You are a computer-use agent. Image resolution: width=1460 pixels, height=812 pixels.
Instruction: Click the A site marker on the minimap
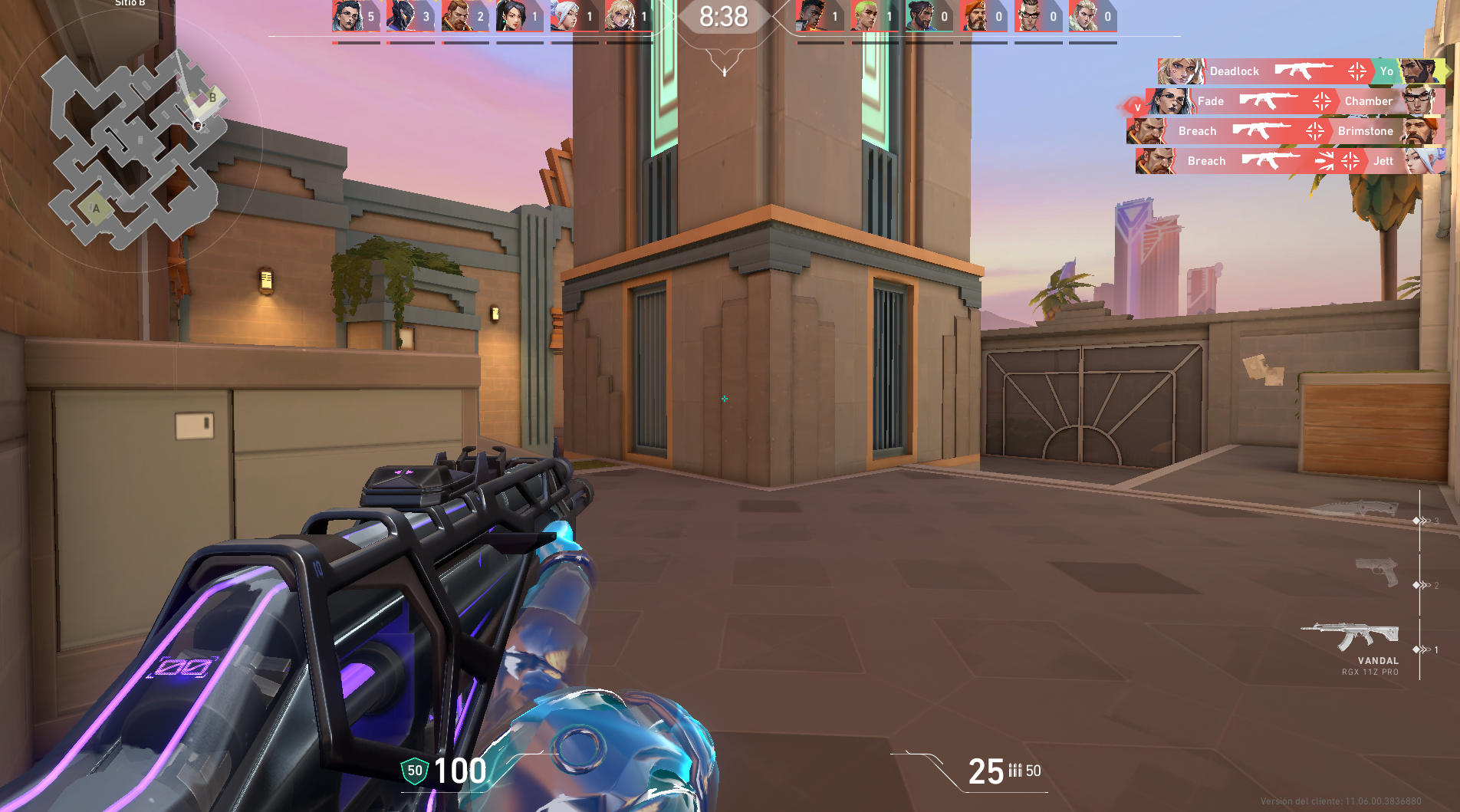[97, 207]
